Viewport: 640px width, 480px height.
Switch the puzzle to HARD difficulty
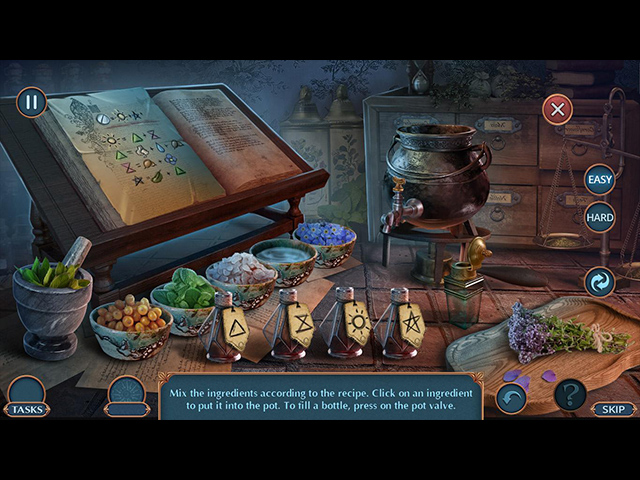pos(600,216)
